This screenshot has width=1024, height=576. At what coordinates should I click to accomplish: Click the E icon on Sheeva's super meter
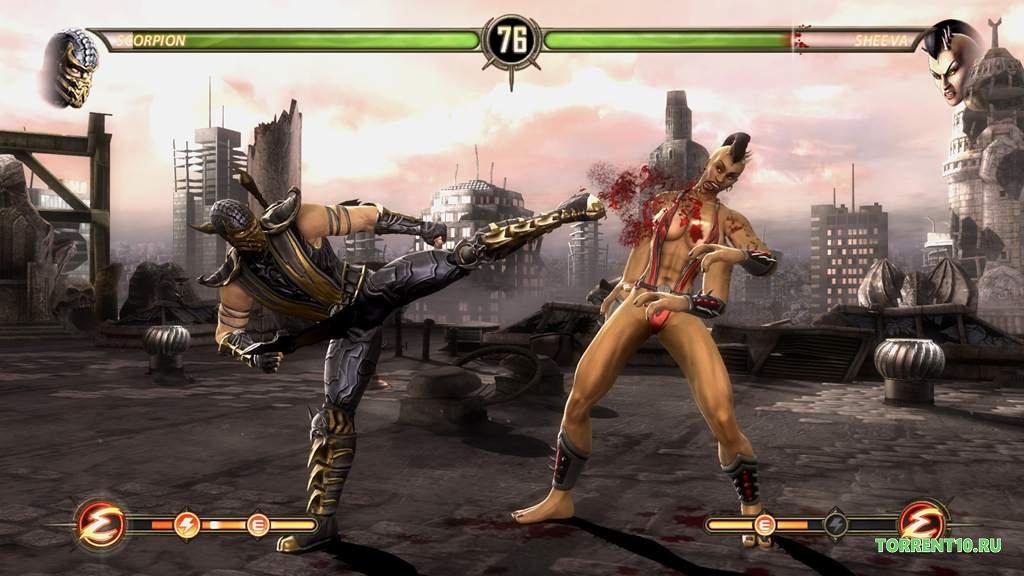coord(765,523)
